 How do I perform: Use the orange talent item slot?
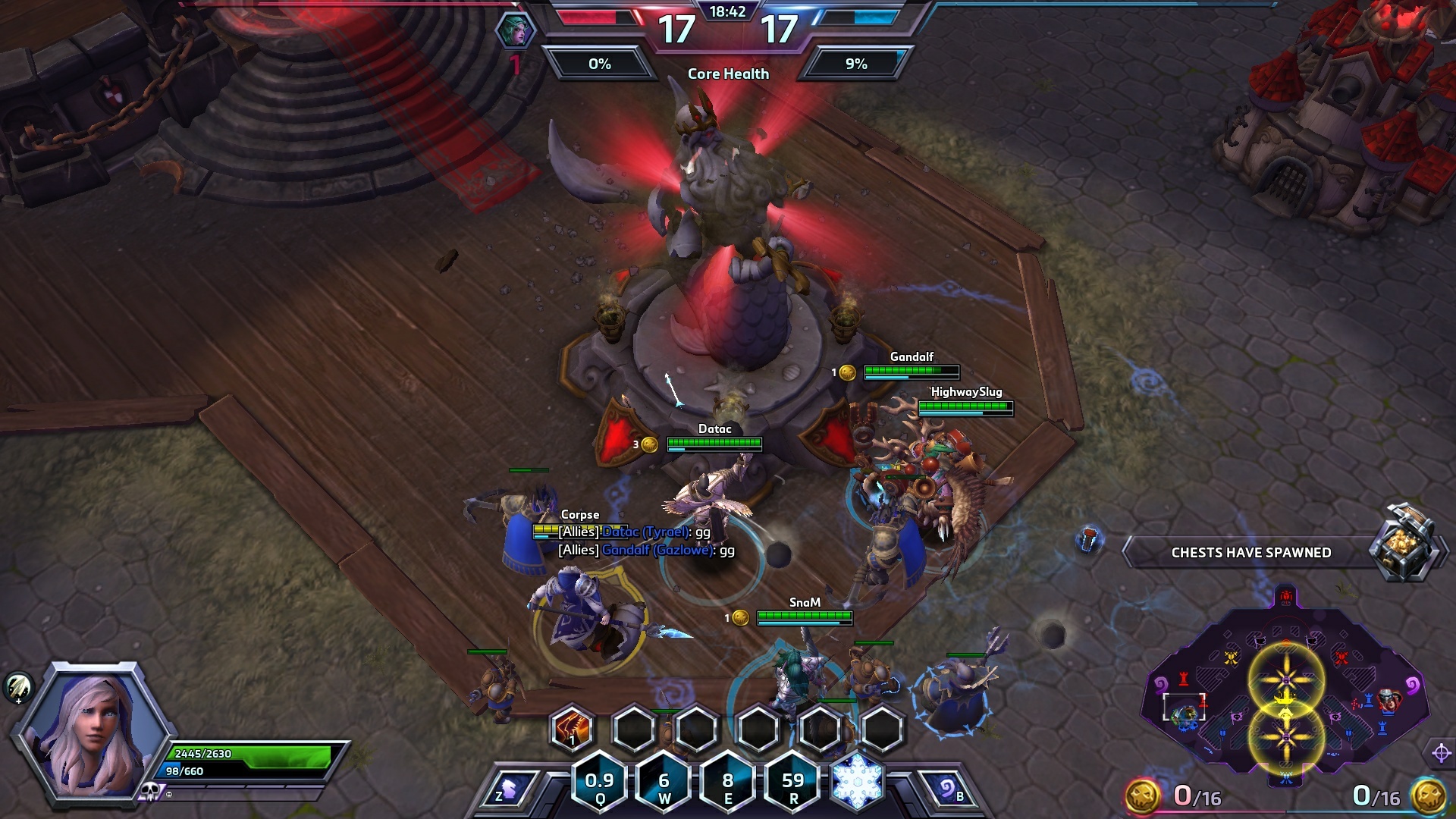[x=572, y=728]
